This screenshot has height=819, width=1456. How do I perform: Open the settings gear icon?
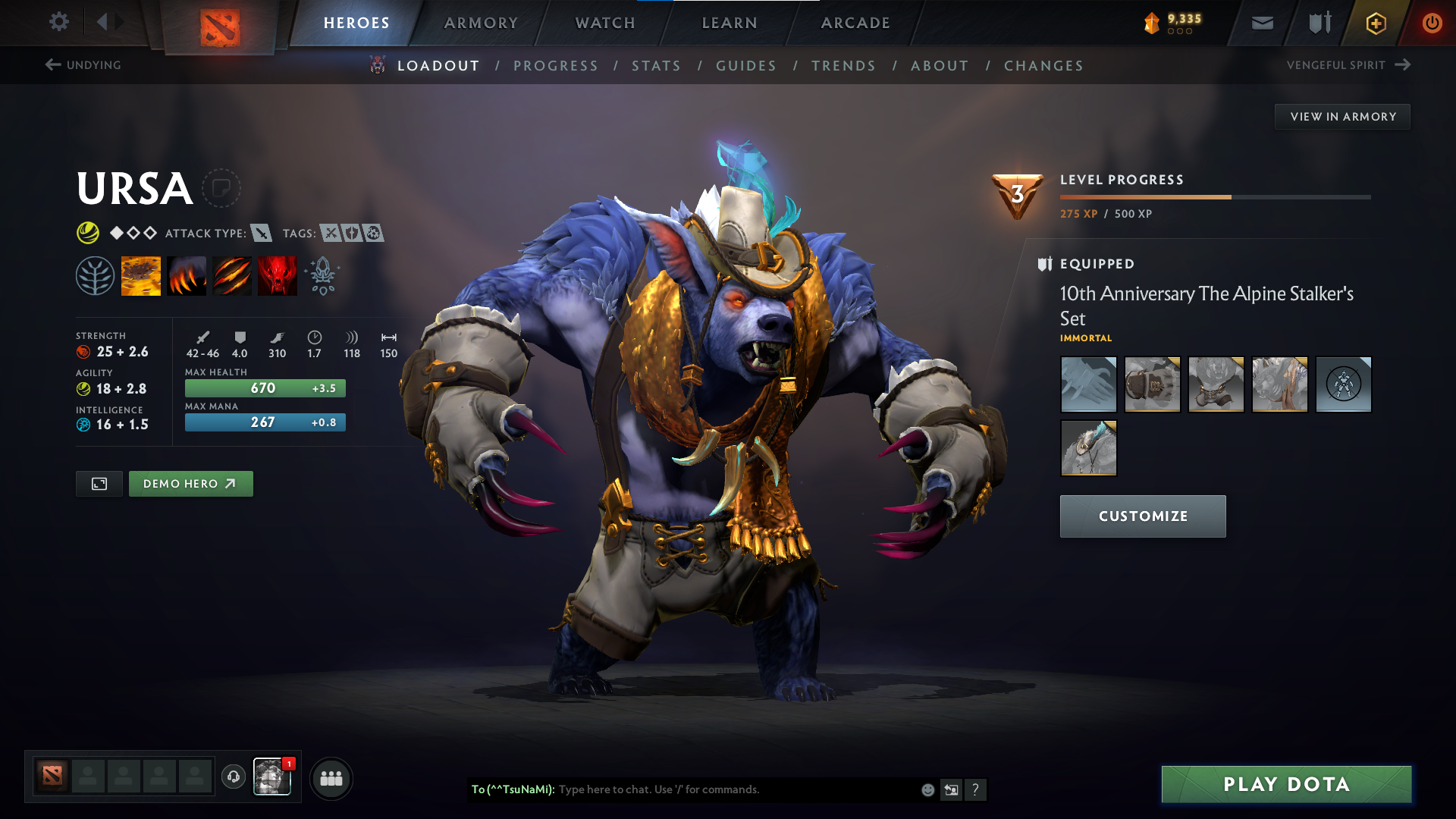coord(58,22)
